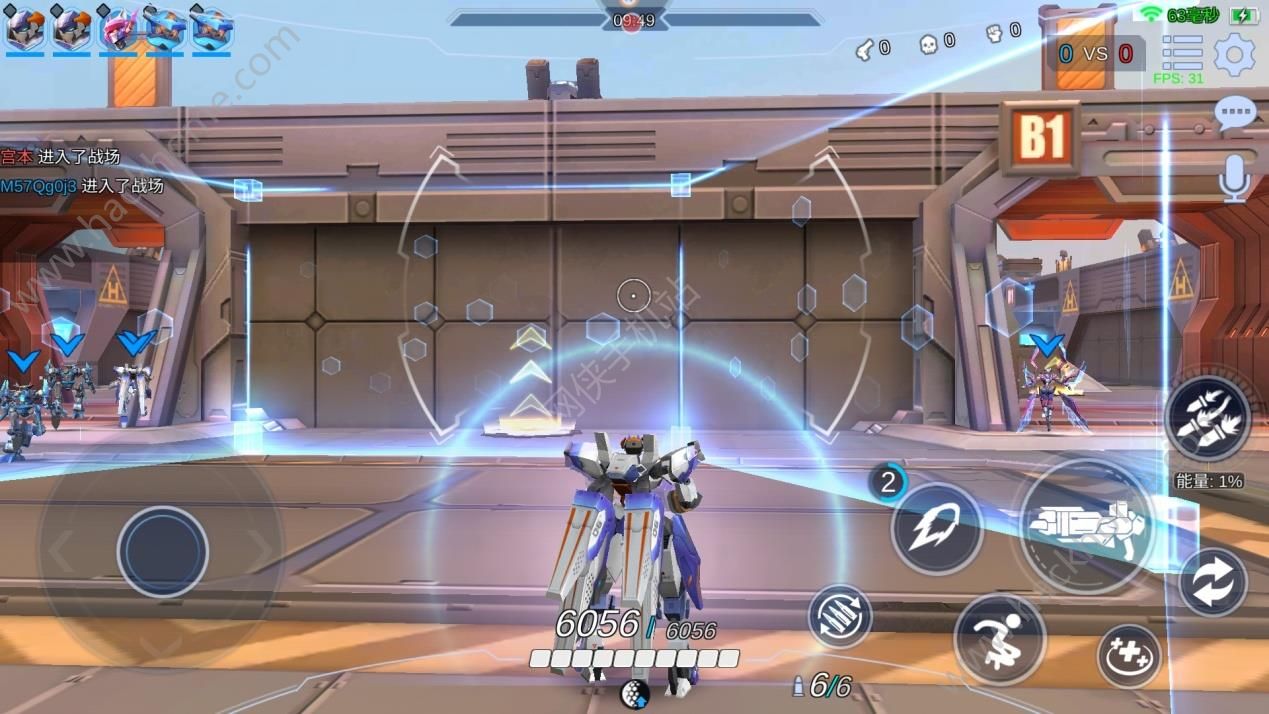The height and width of the screenshot is (714, 1269).
Task: Tap the jump button
Action: (999, 638)
